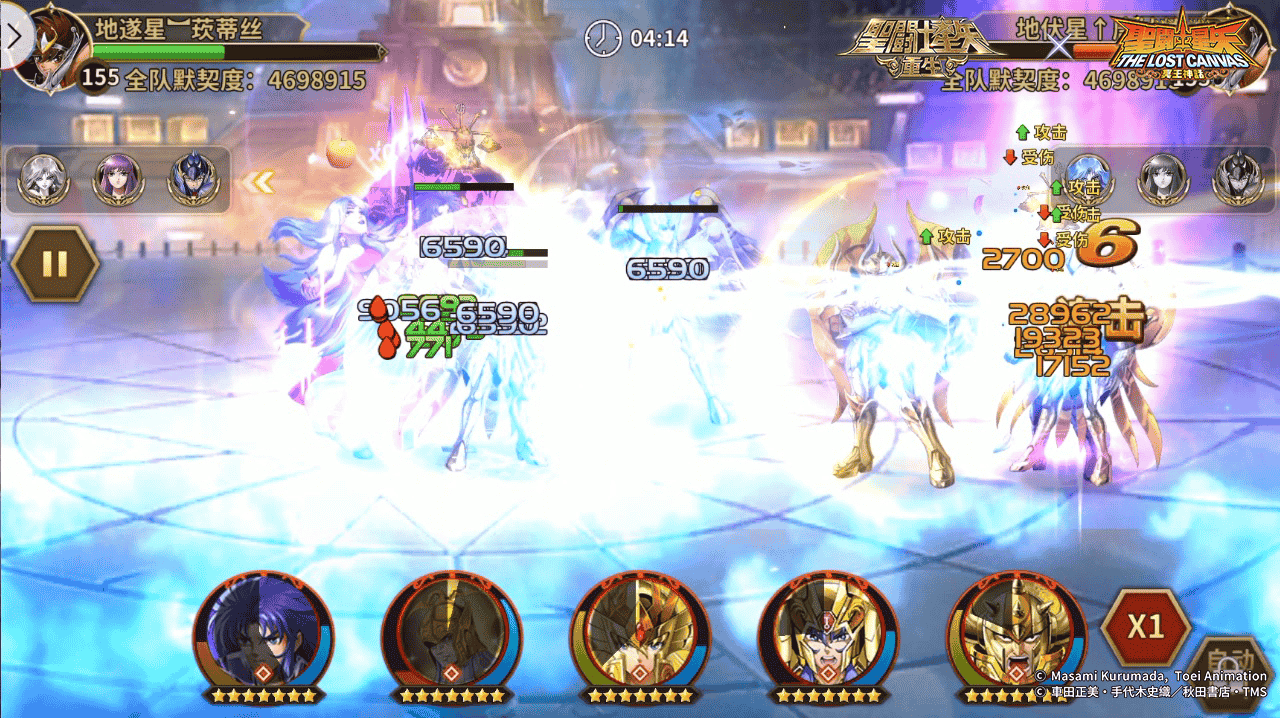Select the purple-haired Athena support portrait
This screenshot has width=1280, height=718.
pyautogui.click(x=118, y=180)
